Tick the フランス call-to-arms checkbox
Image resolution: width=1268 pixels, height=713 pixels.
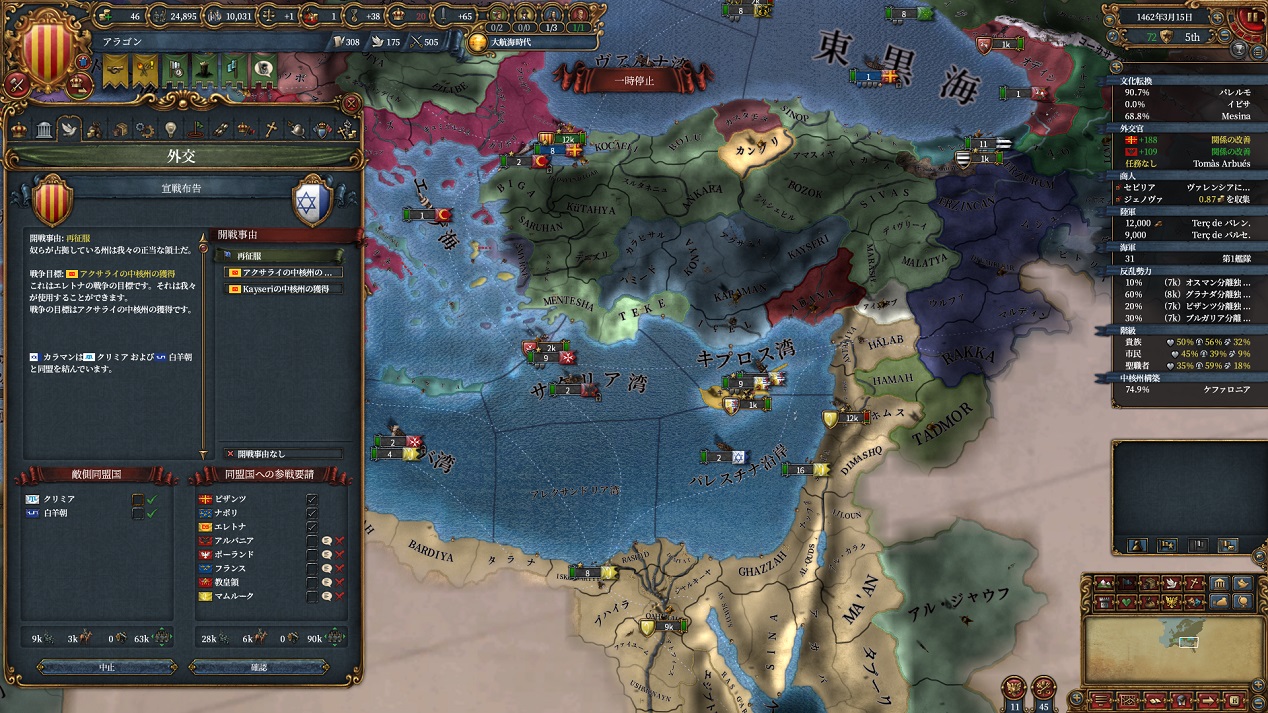(312, 568)
